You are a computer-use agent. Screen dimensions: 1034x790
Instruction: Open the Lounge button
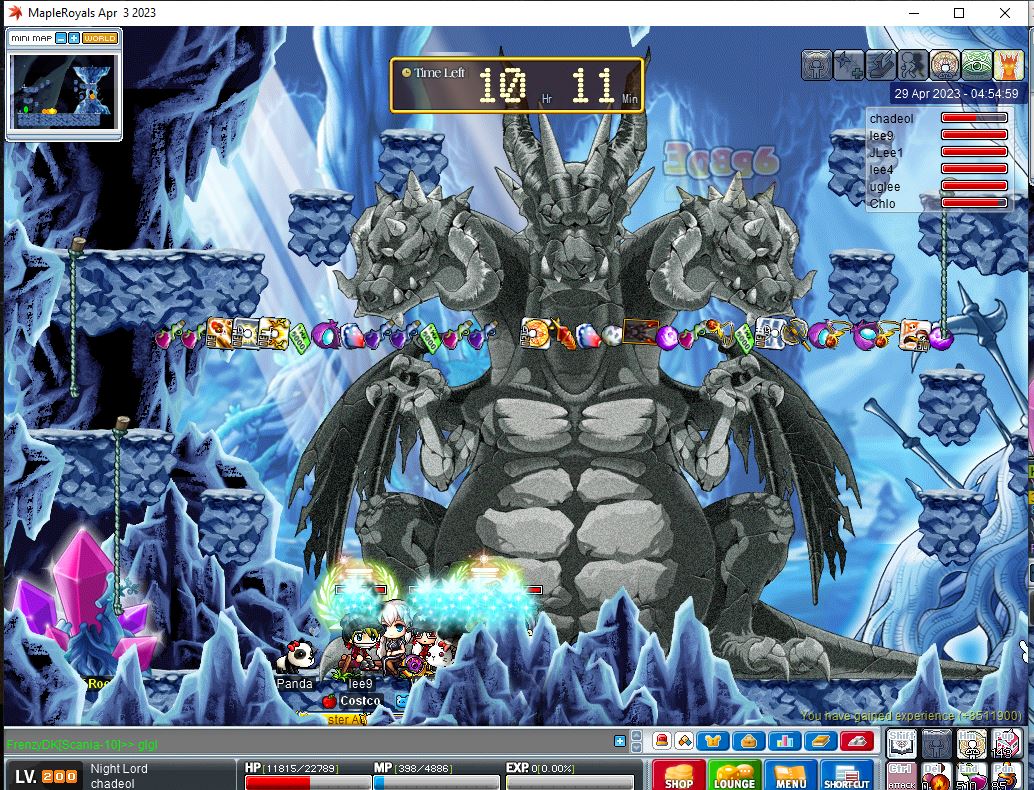[x=734, y=775]
